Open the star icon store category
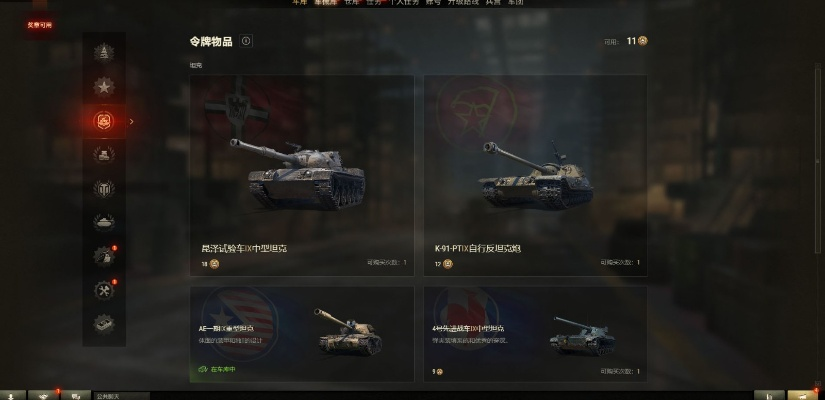 pos(103,87)
